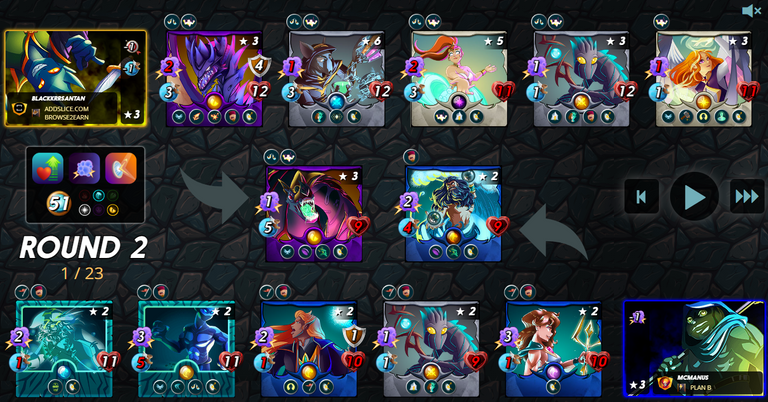Viewport: 768px width, 402px height.
Task: Skip back to the battle start
Action: [x=641, y=196]
